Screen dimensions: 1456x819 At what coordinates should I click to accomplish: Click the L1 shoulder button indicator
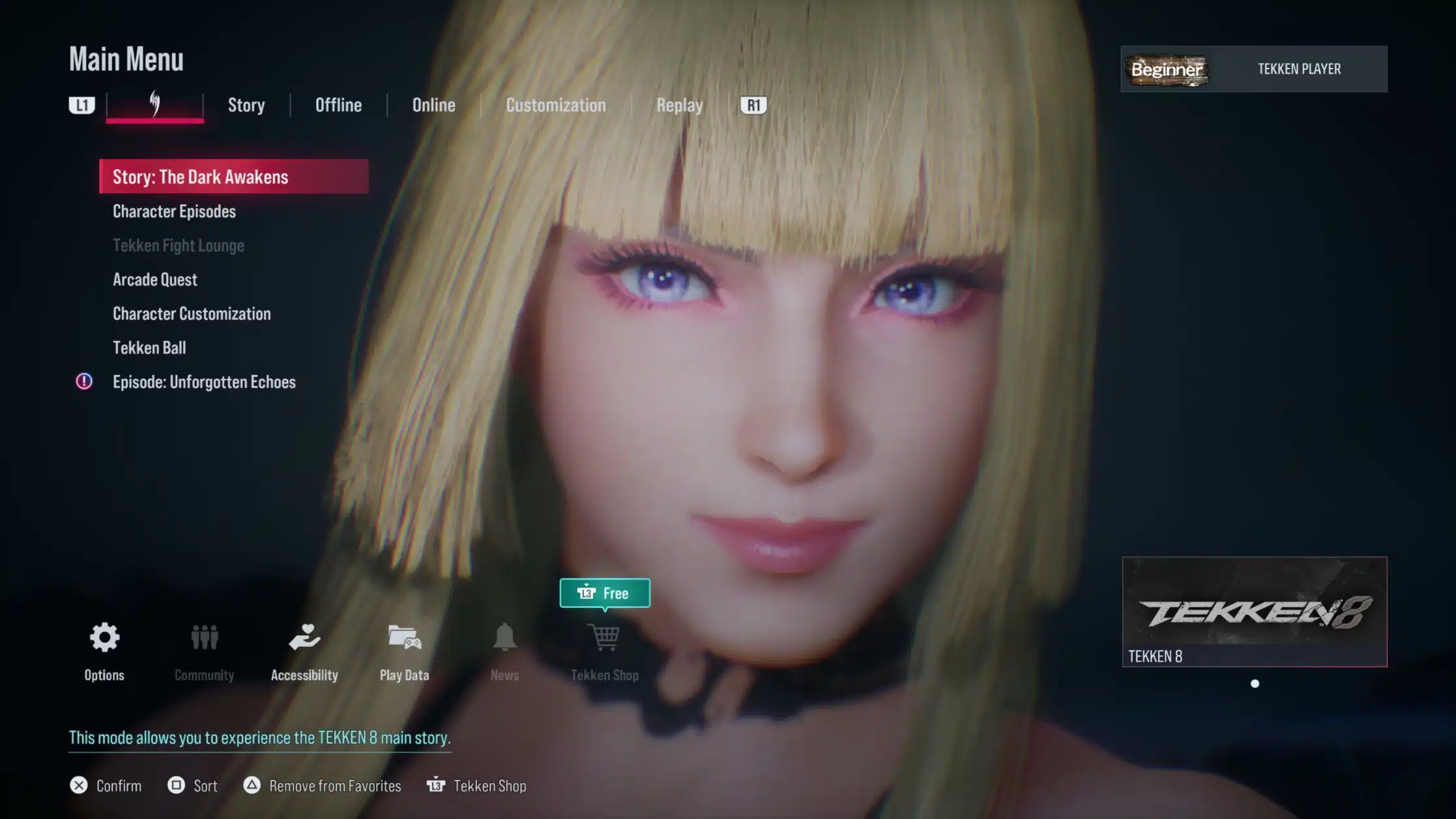coord(81,105)
